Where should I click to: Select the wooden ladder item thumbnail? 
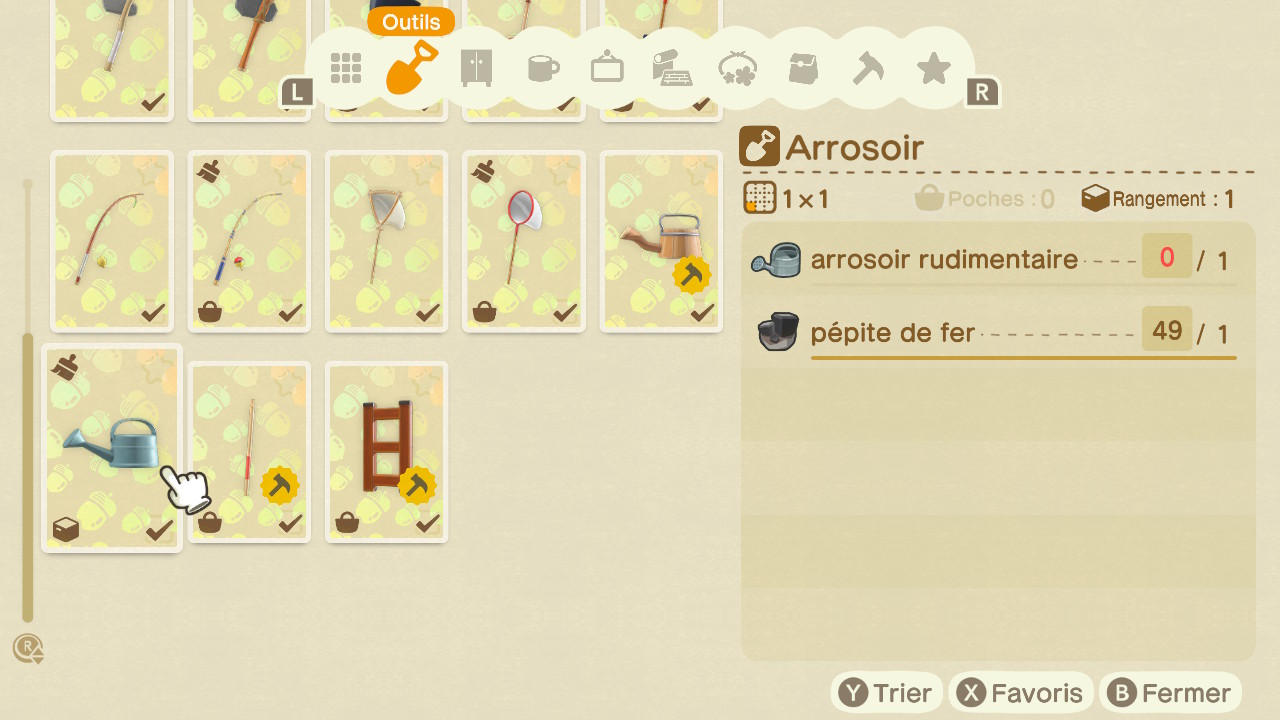tap(386, 445)
